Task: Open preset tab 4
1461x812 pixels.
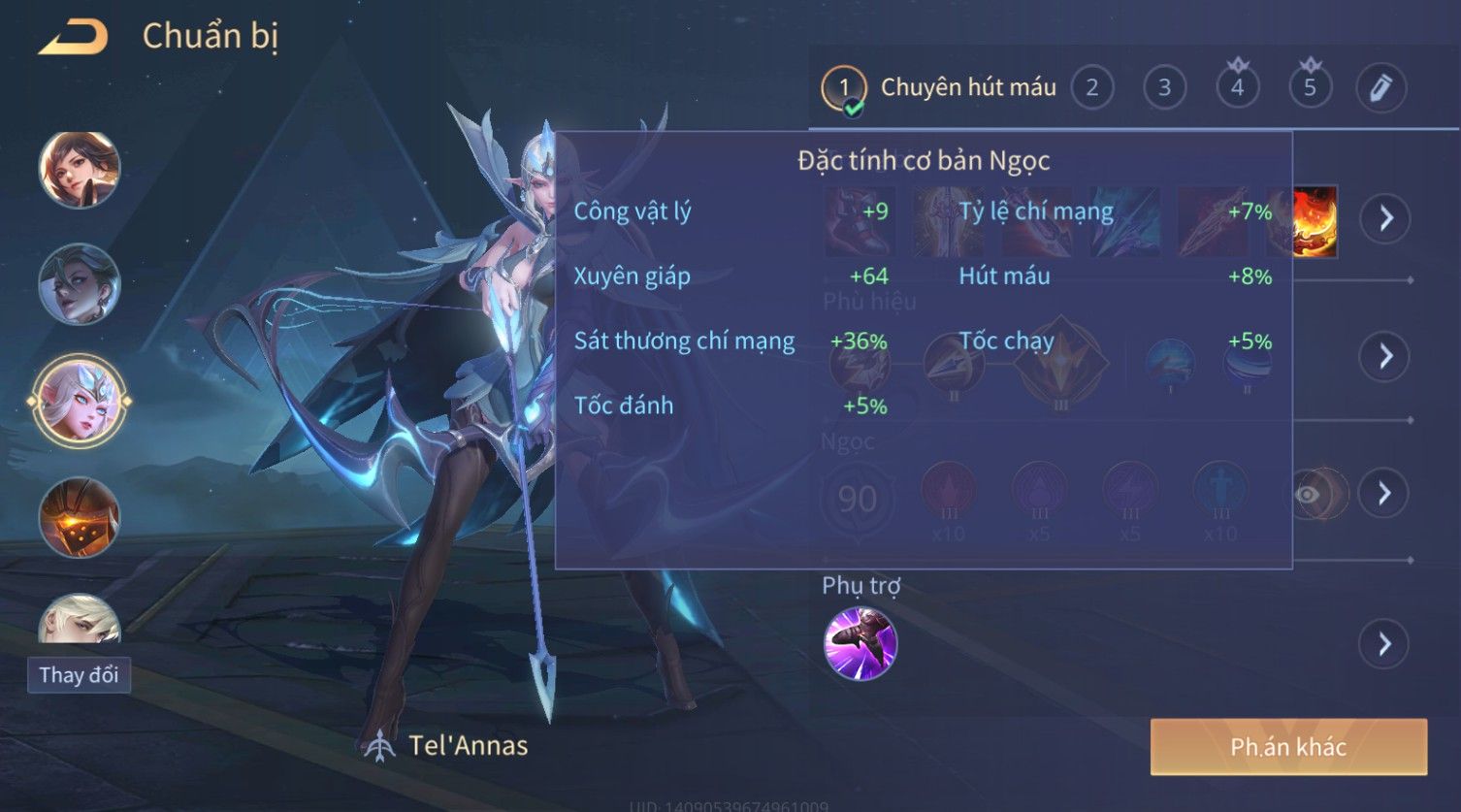Action: [x=1237, y=88]
